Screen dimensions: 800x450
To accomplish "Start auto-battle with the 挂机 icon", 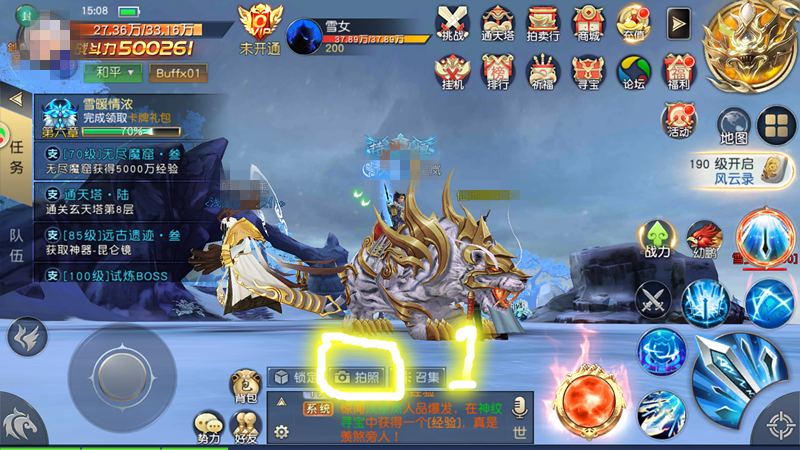I will pyautogui.click(x=453, y=71).
